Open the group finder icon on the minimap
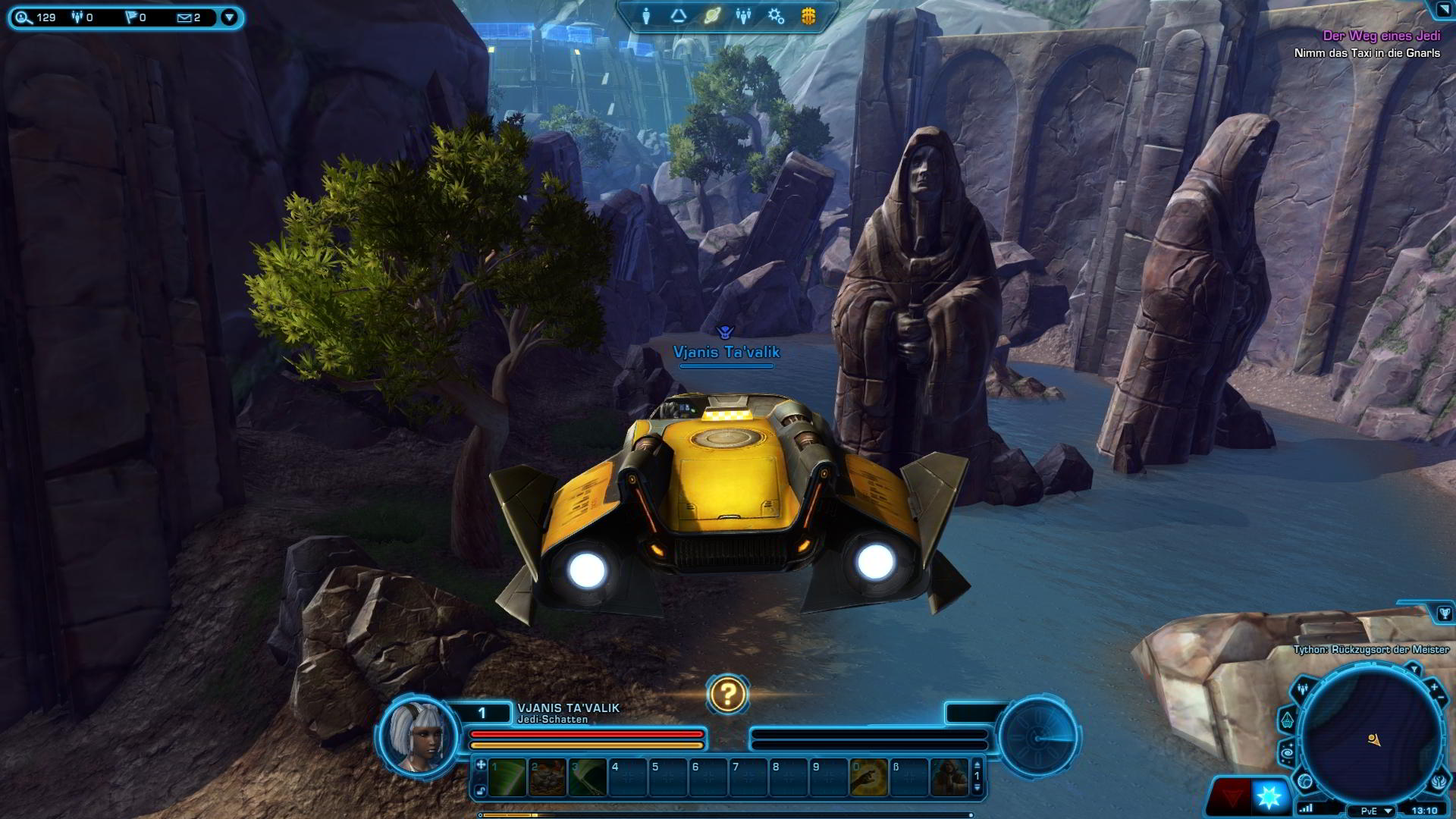This screenshot has height=819, width=1456. [1302, 689]
